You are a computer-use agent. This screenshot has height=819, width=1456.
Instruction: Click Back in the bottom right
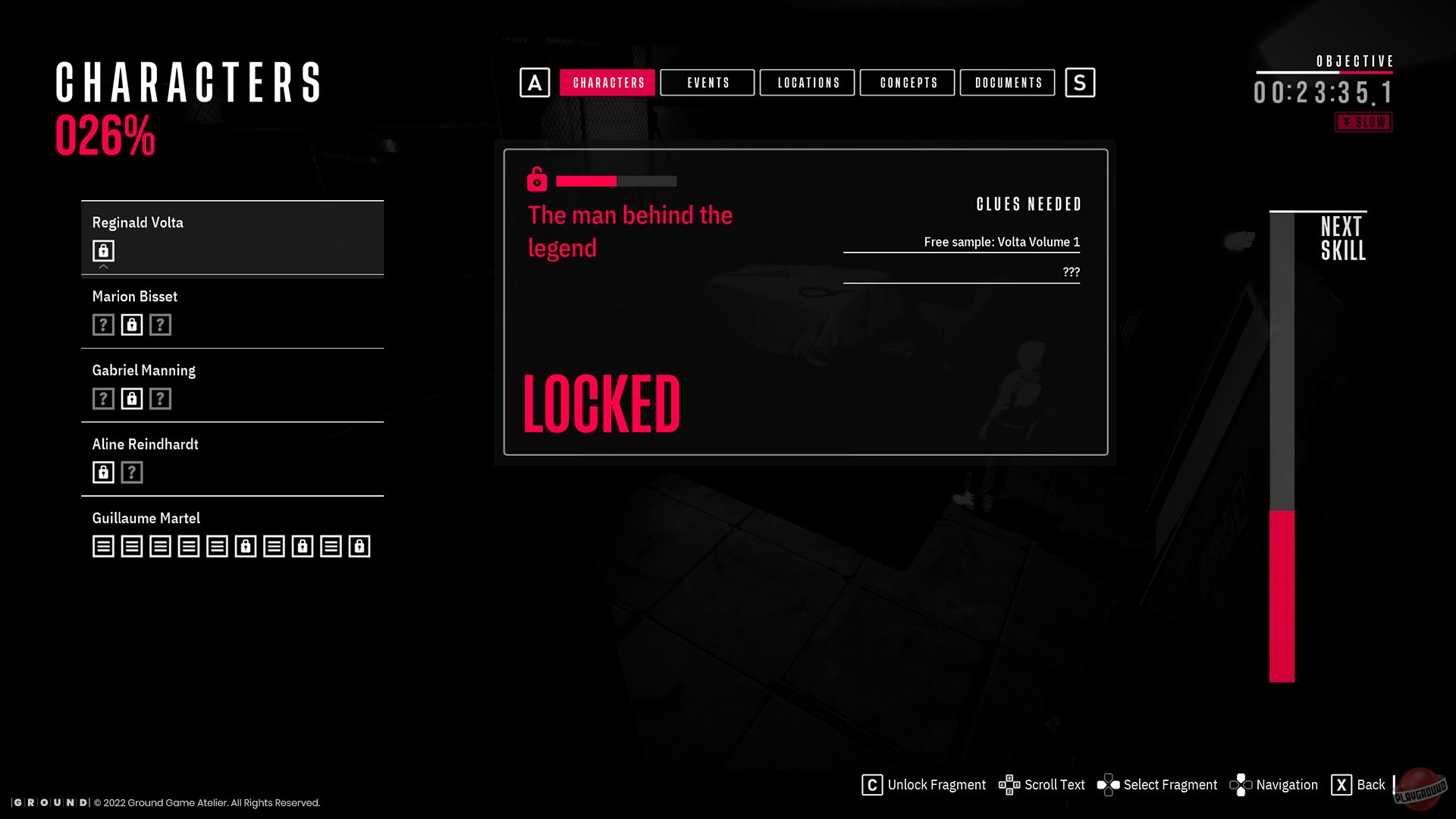point(1372,785)
